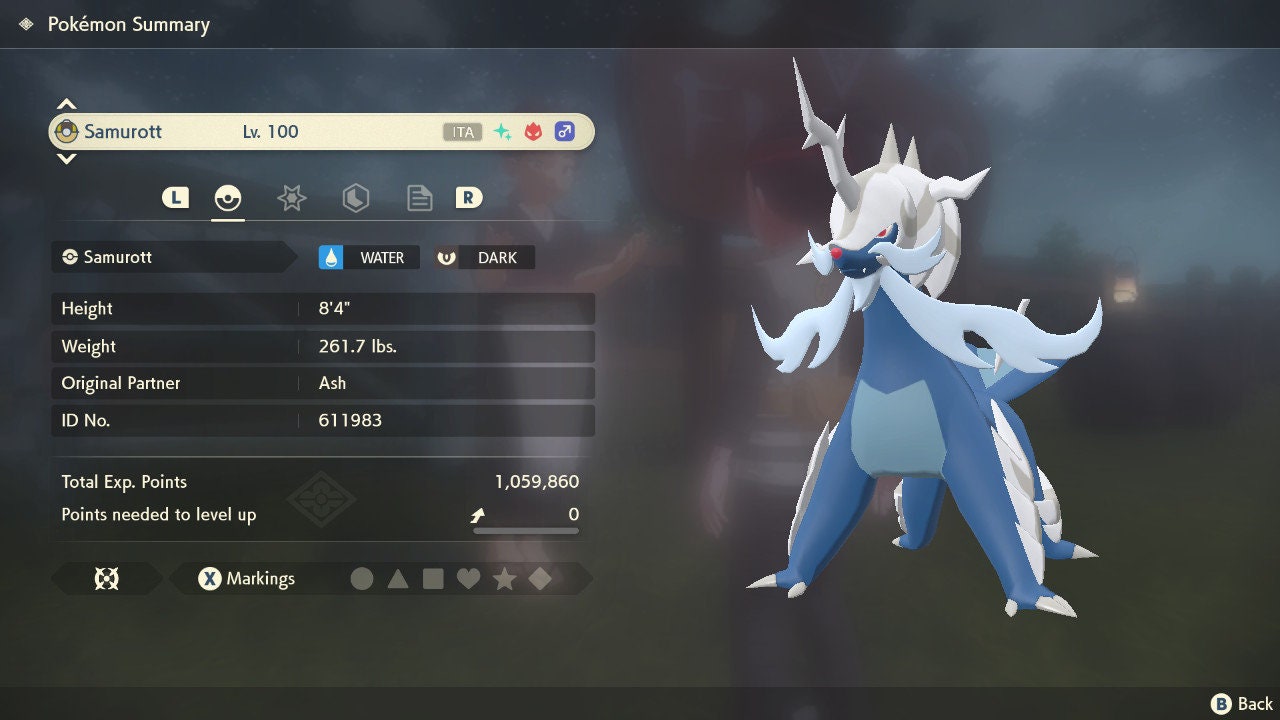Toggle the star marking for Samurott
The height and width of the screenshot is (720, 1280).
[504, 578]
